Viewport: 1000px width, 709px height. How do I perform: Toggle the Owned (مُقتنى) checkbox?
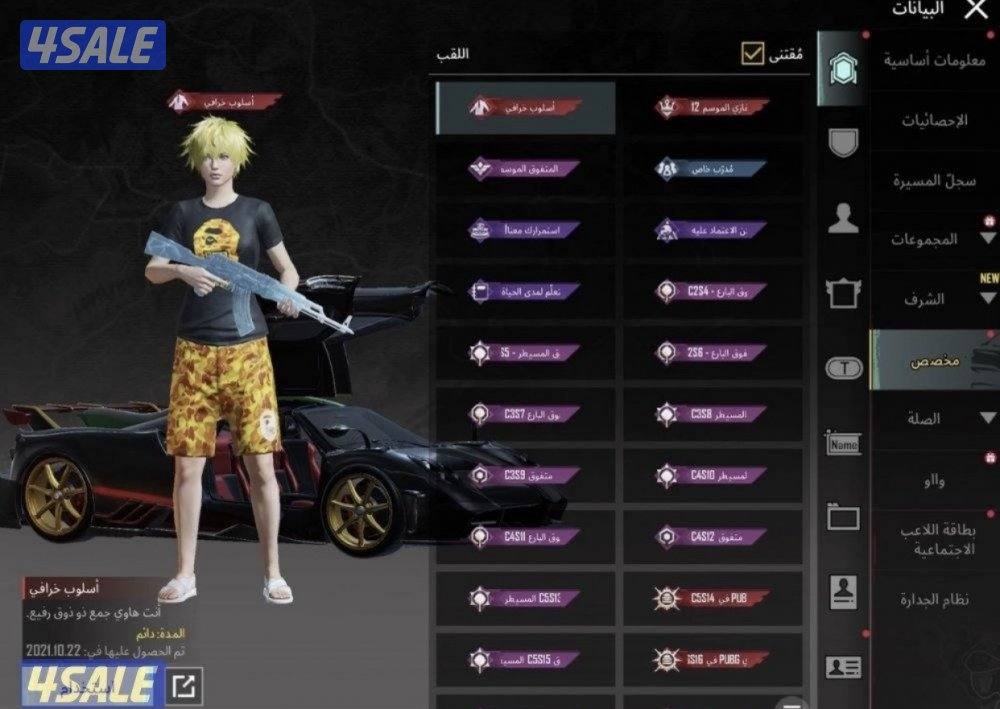[x=752, y=53]
